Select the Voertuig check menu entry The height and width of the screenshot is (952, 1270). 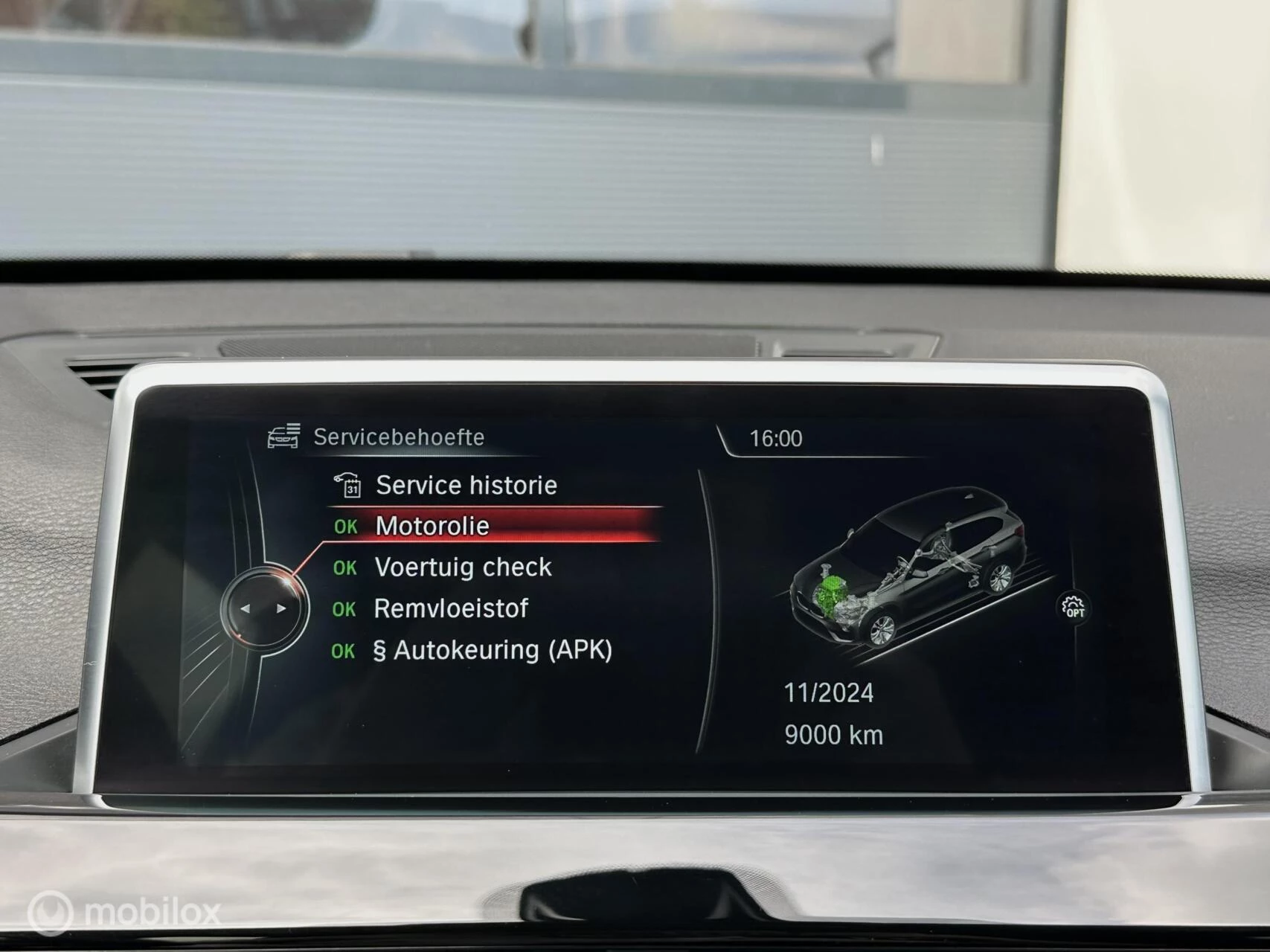(x=464, y=568)
